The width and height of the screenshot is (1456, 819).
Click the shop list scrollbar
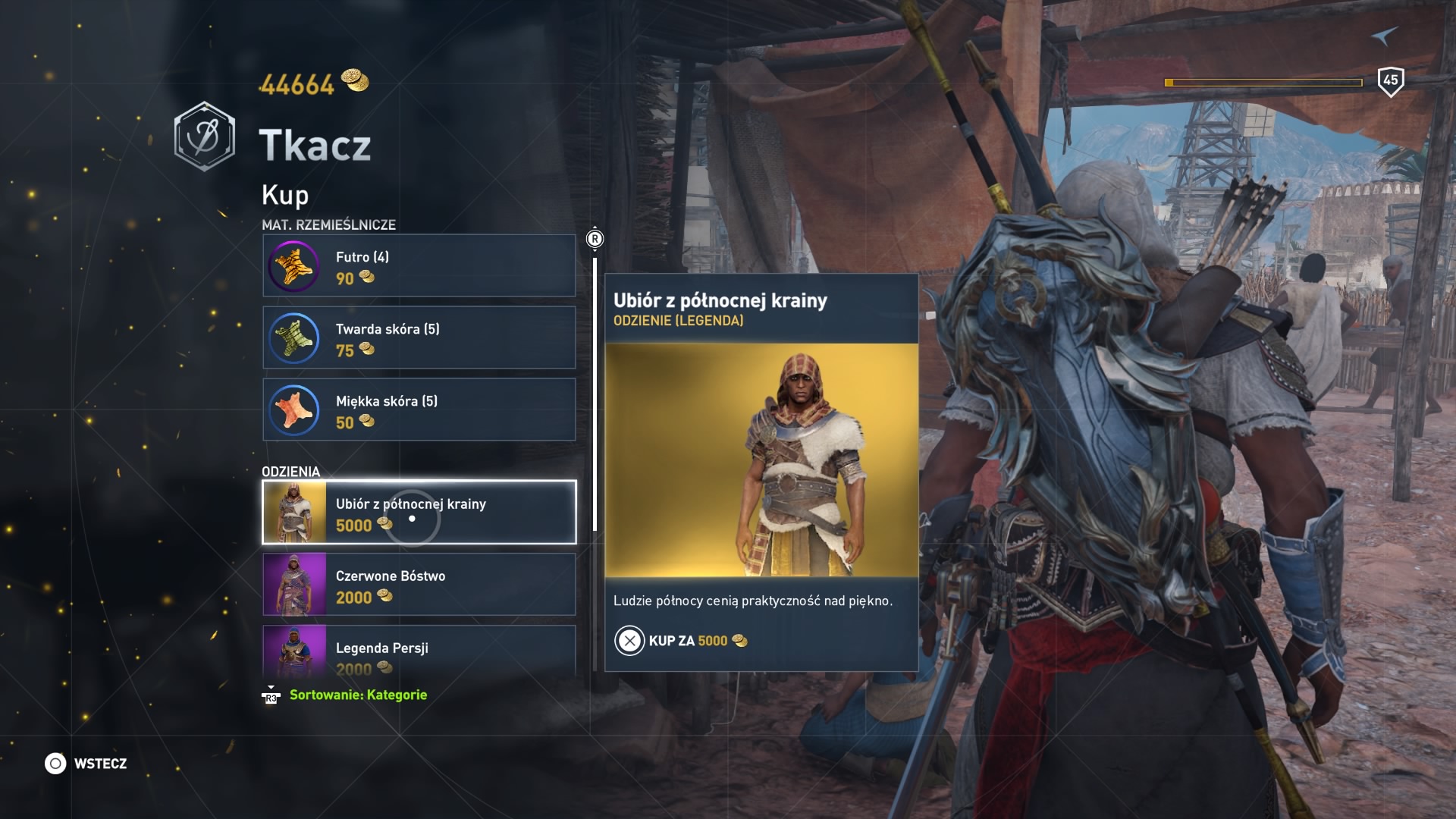pos(595,394)
